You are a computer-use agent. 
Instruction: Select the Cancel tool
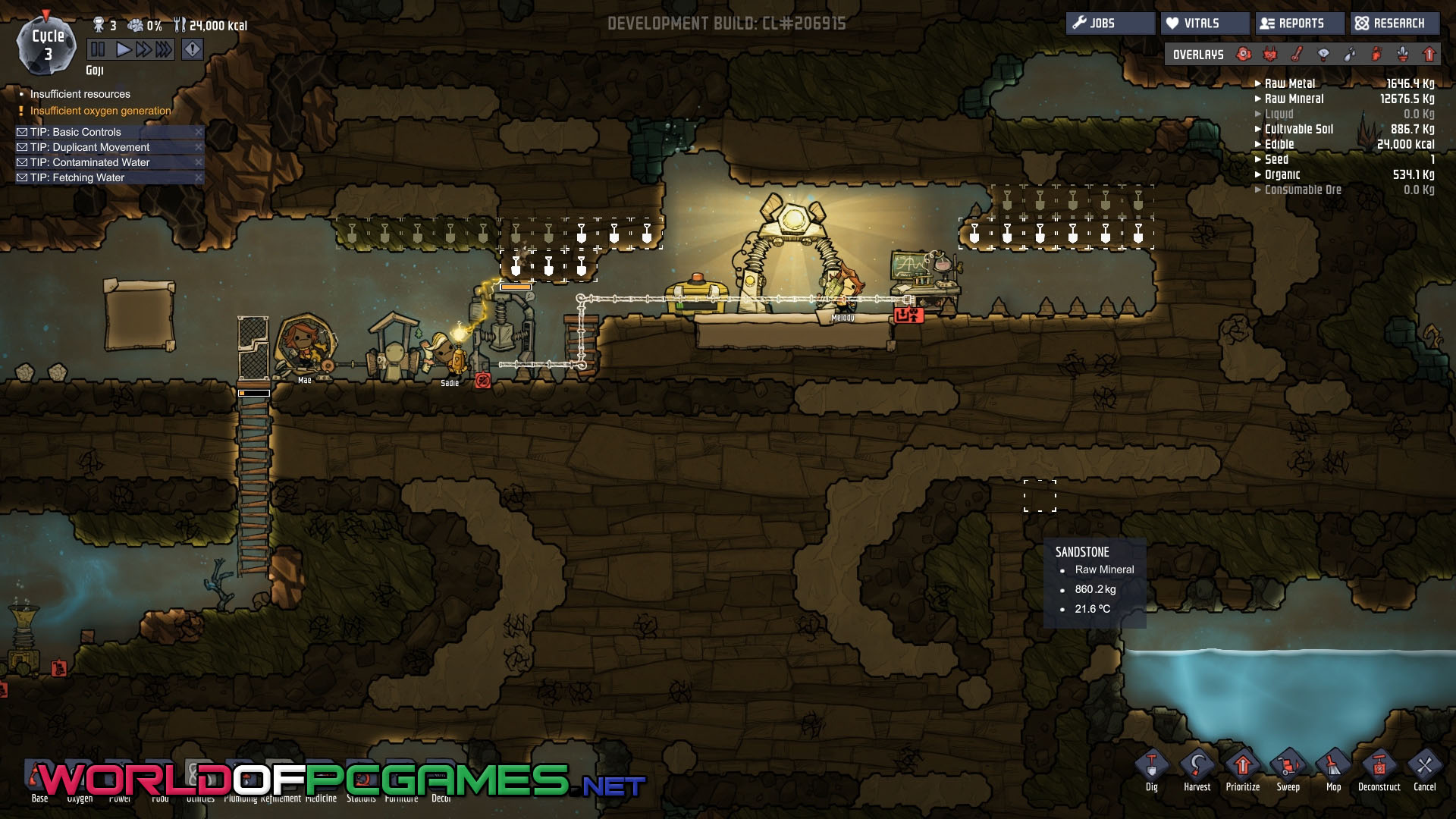tap(1424, 768)
